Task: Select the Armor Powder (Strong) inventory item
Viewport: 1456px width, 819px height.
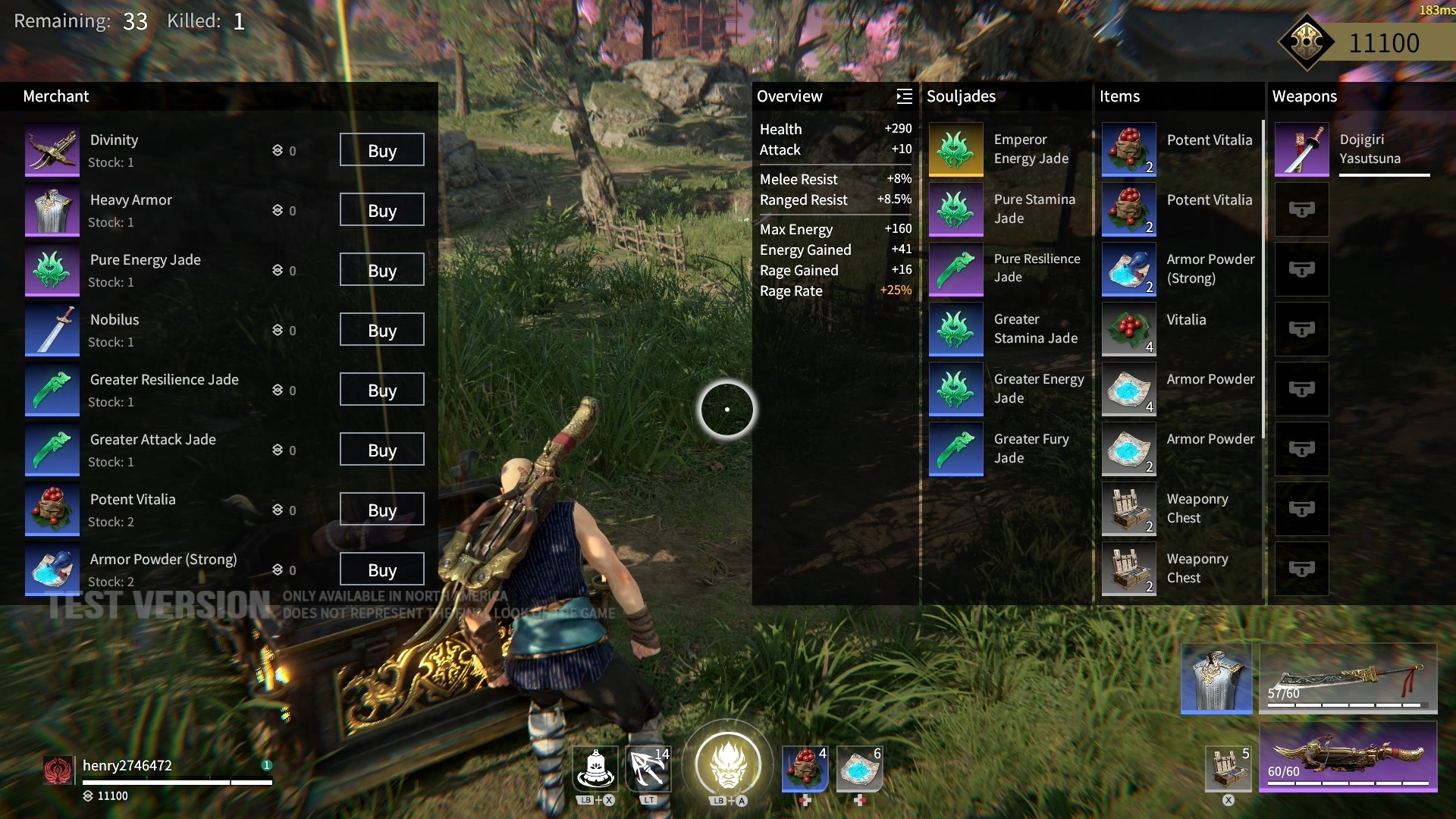Action: pos(1128,269)
